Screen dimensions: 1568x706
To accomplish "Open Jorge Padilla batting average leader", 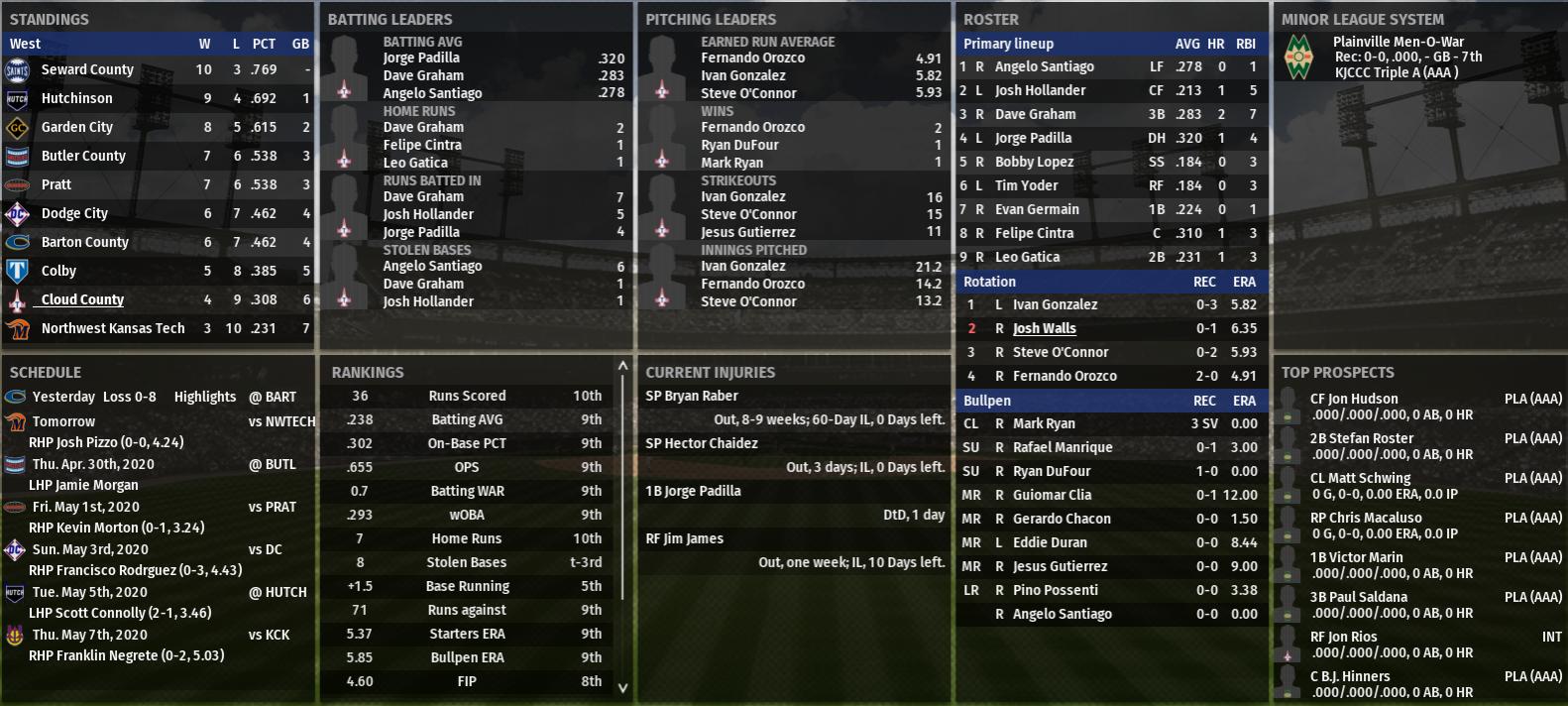I will pos(421,59).
